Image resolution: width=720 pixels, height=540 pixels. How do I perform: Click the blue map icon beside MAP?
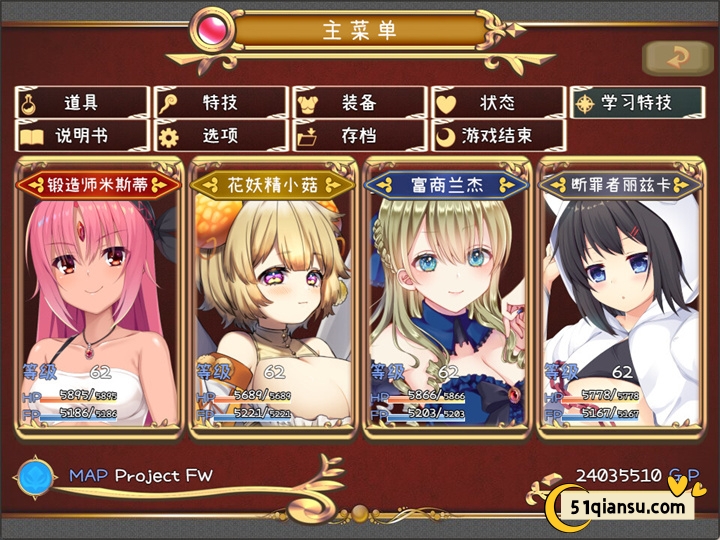(35, 476)
